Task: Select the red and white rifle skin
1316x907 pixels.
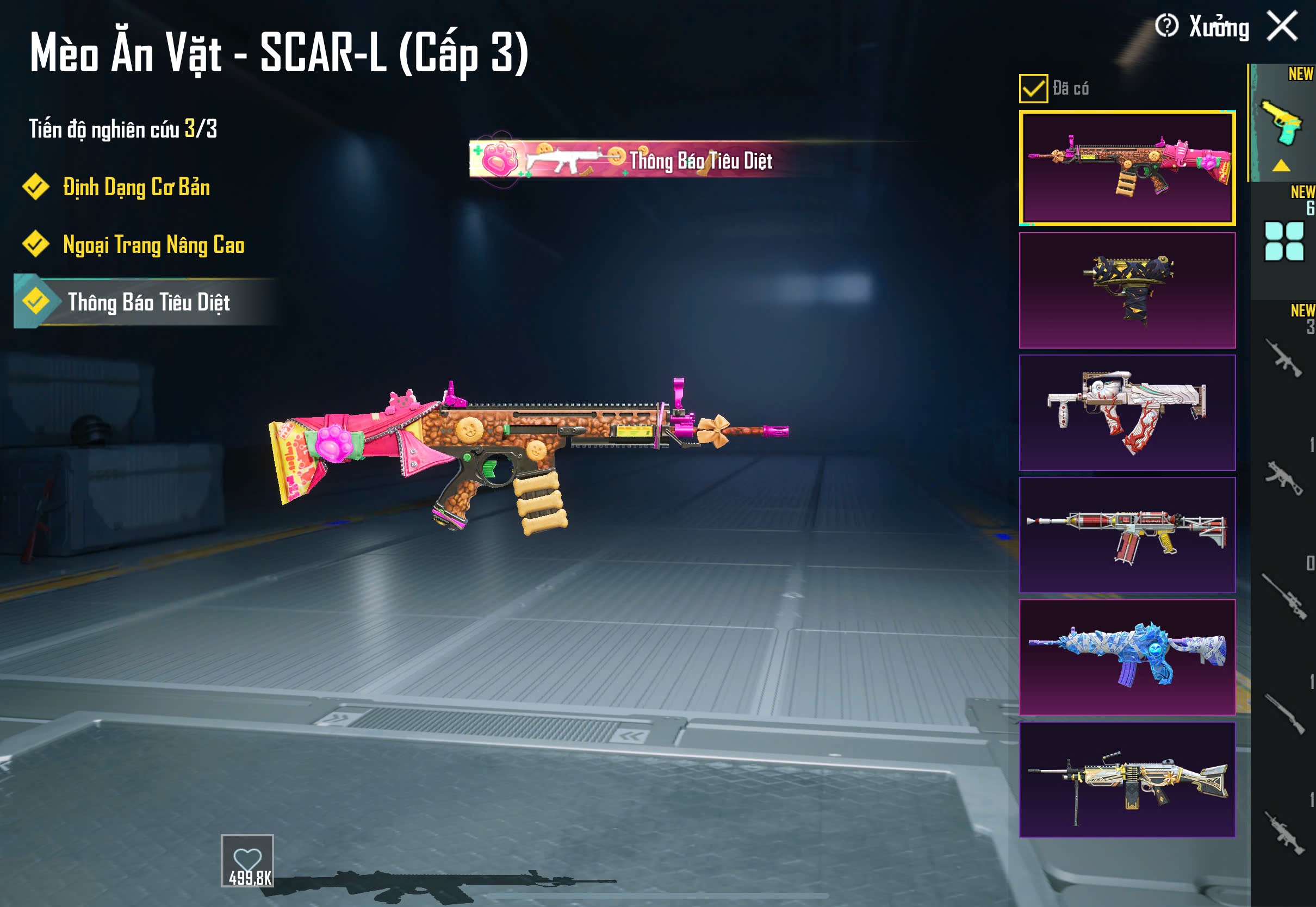Action: pos(1127,535)
